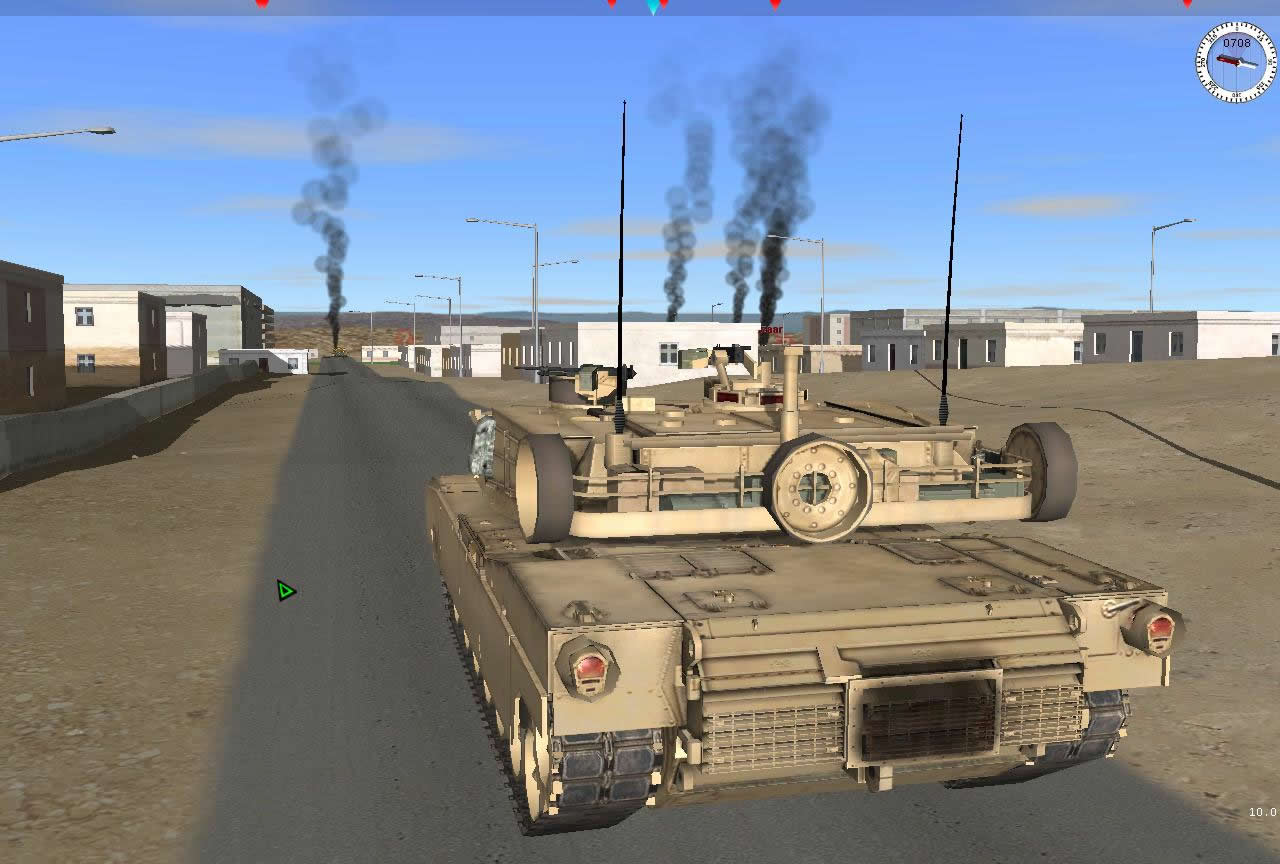Image resolution: width=1280 pixels, height=864 pixels.
Task: Toggle the compass time readout 0708
Action: (1237, 42)
